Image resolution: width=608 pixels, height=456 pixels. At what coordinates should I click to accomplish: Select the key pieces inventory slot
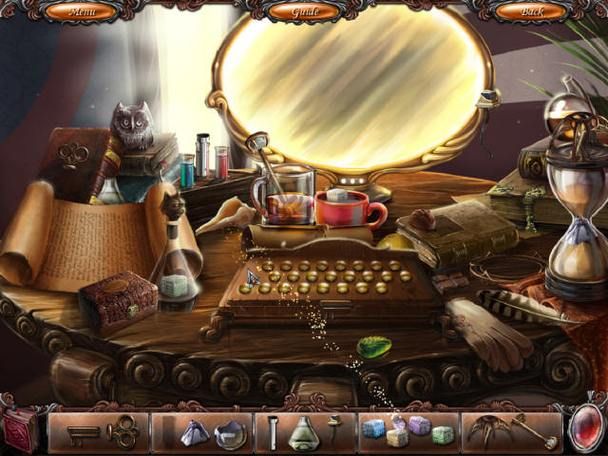(98, 432)
